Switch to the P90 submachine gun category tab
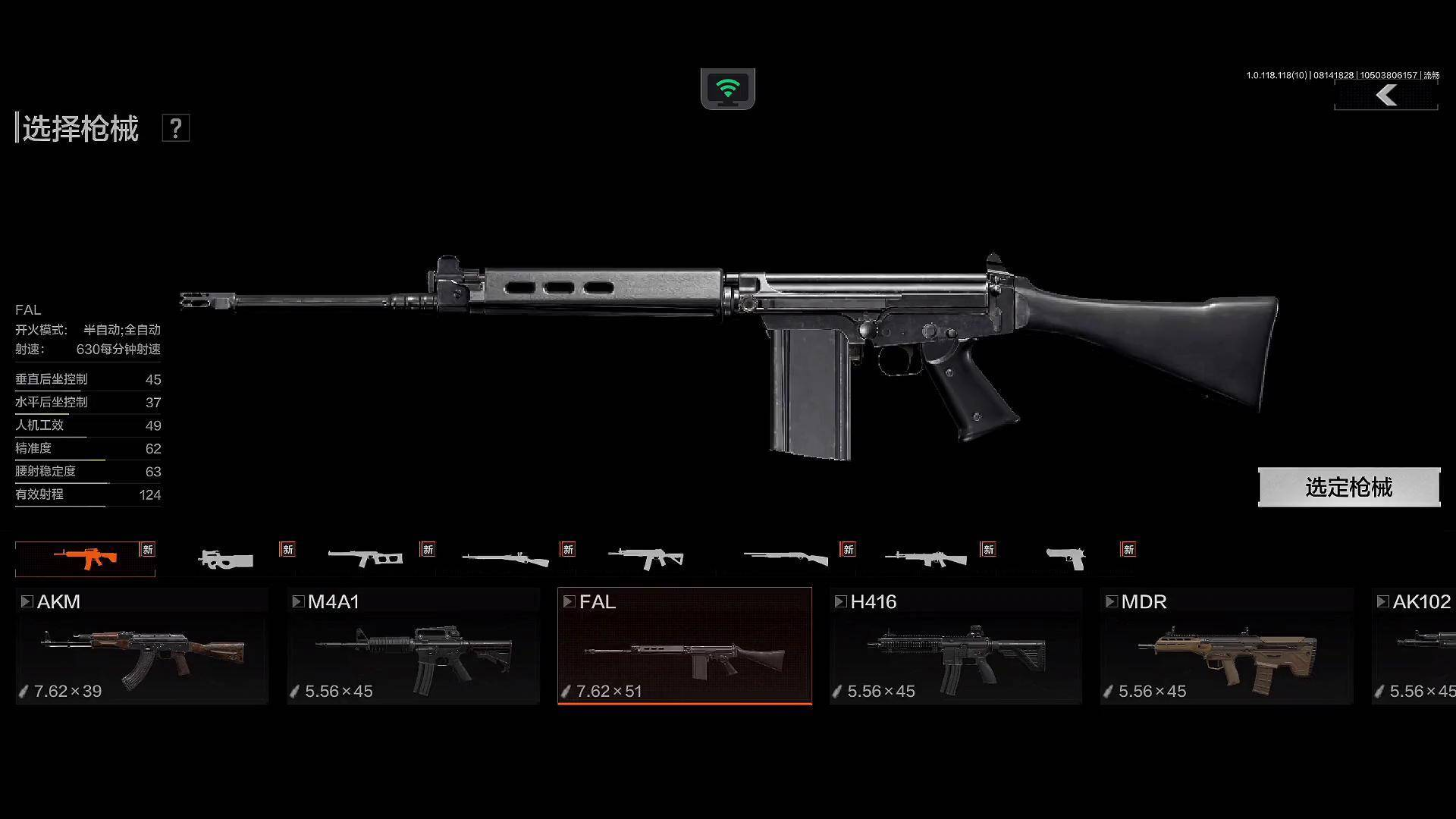This screenshot has height=819, width=1456. click(225, 560)
